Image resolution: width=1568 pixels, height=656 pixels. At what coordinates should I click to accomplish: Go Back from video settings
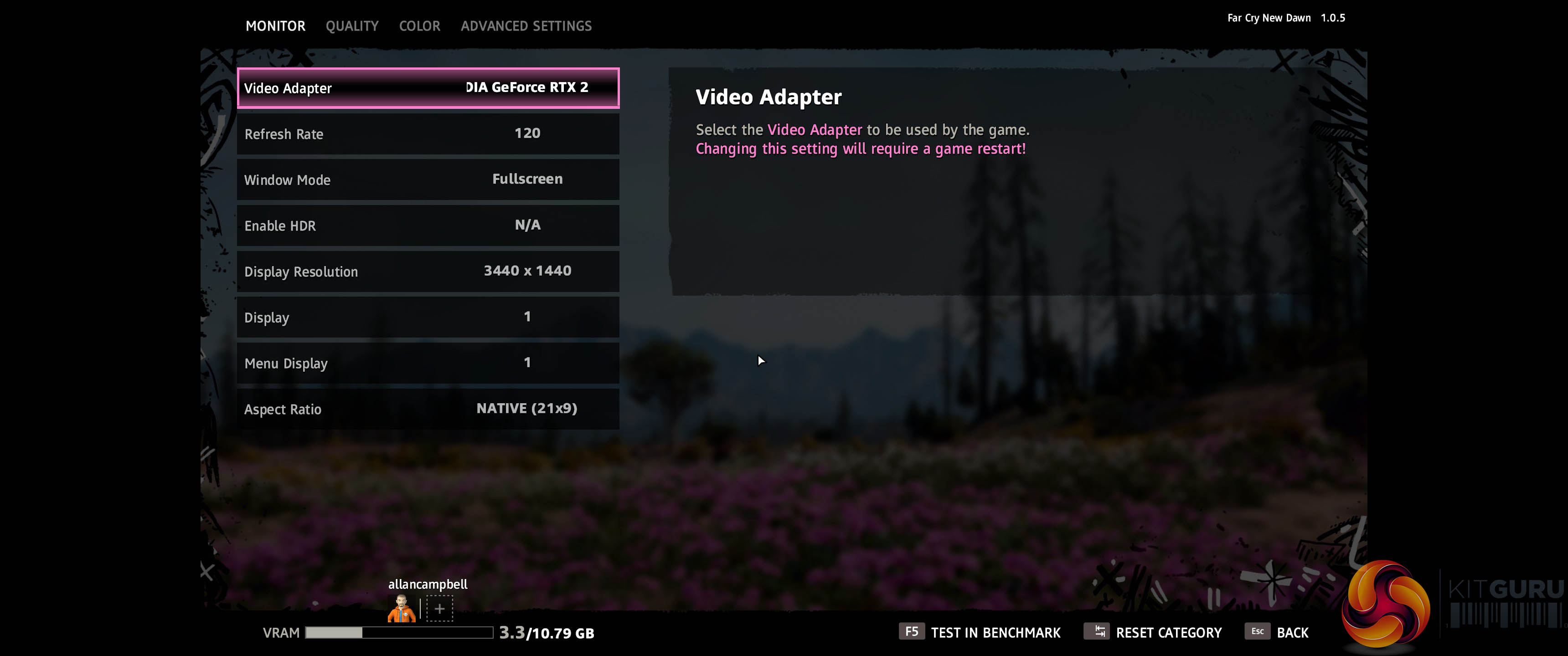point(1277,632)
